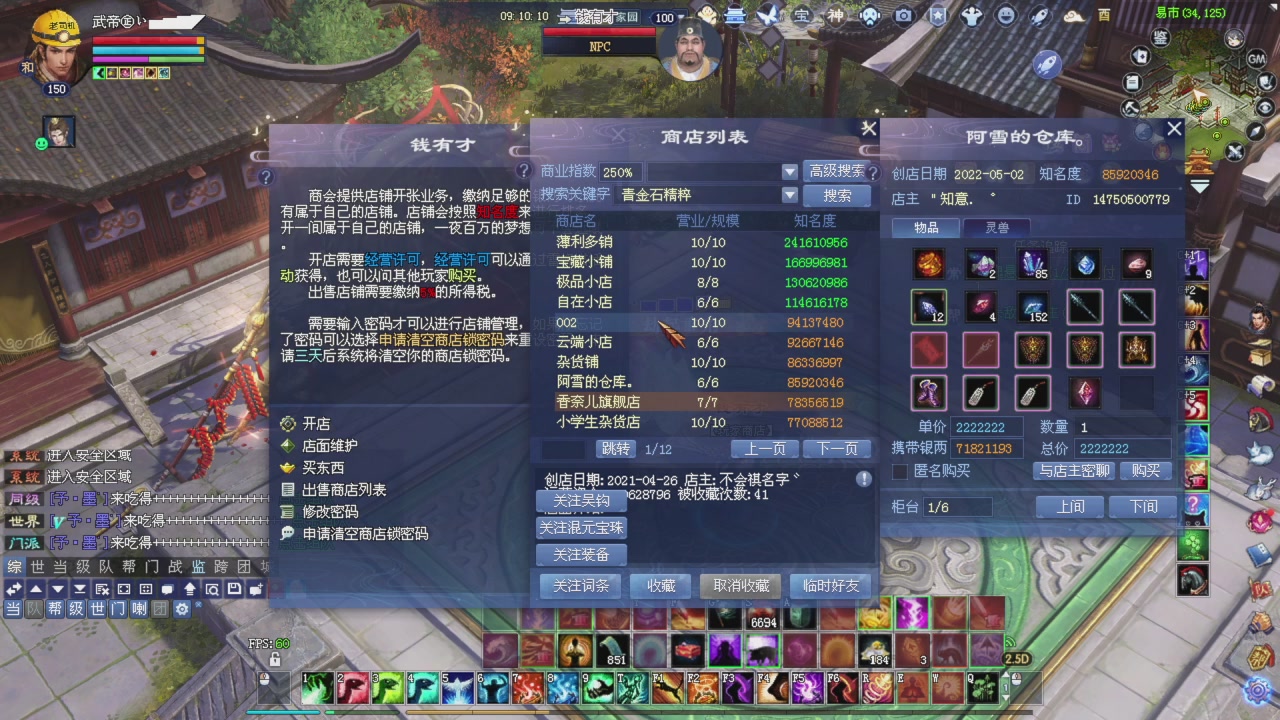Click the 下一页 next page button
The height and width of the screenshot is (720, 1280).
[838, 449]
